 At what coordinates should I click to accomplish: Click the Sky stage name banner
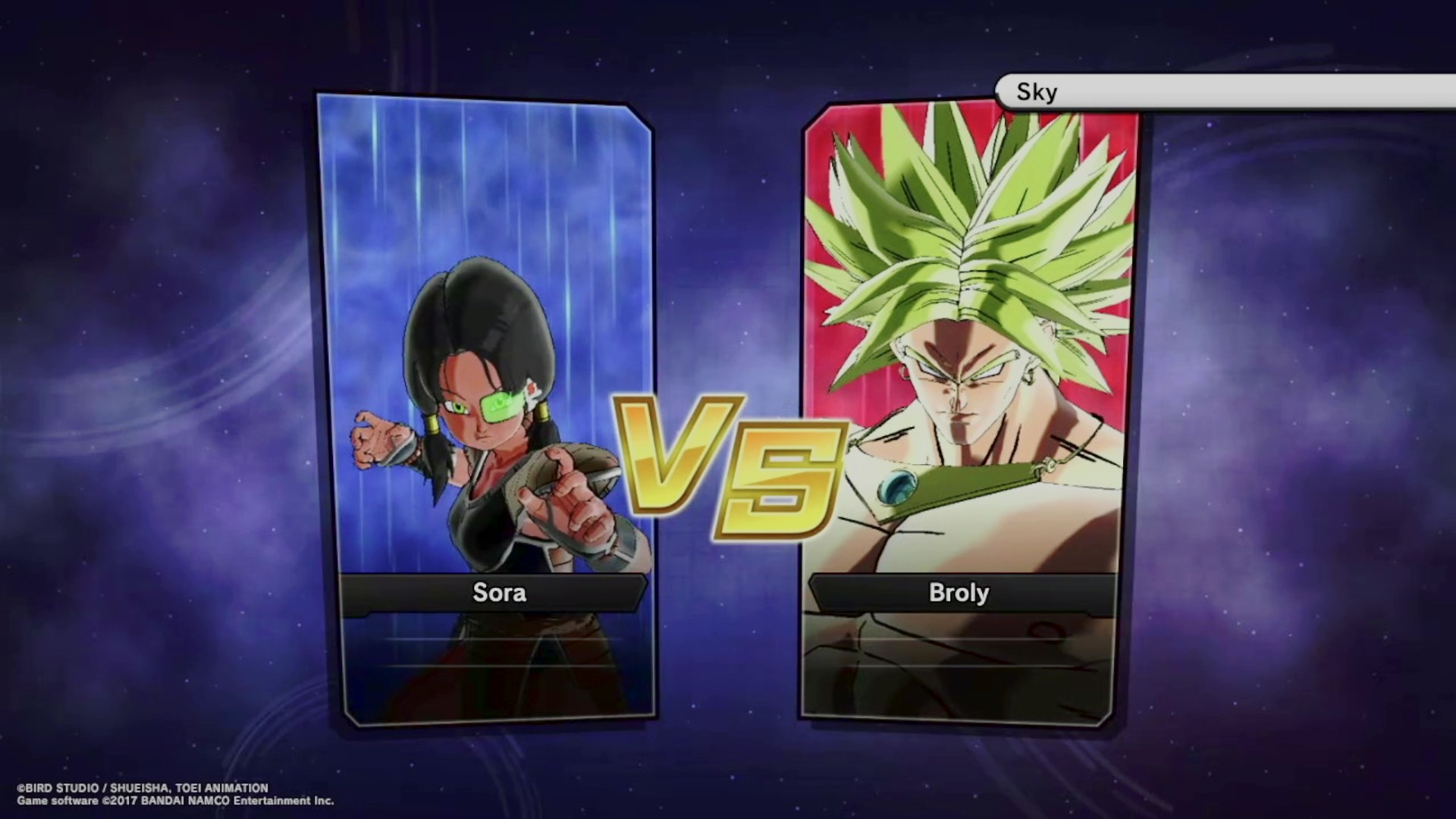1222,92
